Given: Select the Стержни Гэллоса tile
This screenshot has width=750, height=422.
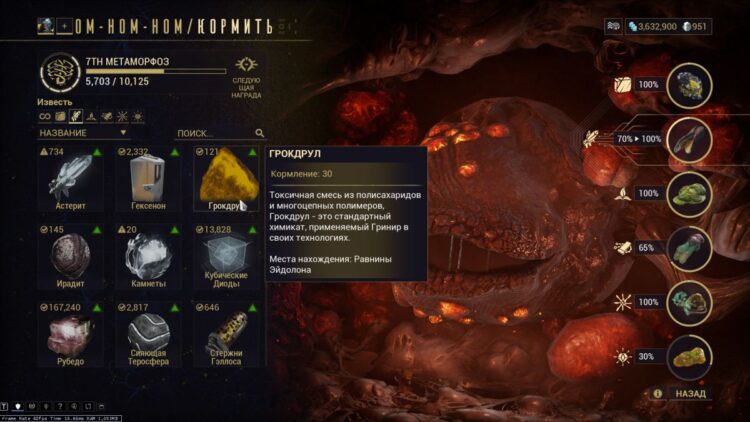Looking at the screenshot, I should 227,335.
